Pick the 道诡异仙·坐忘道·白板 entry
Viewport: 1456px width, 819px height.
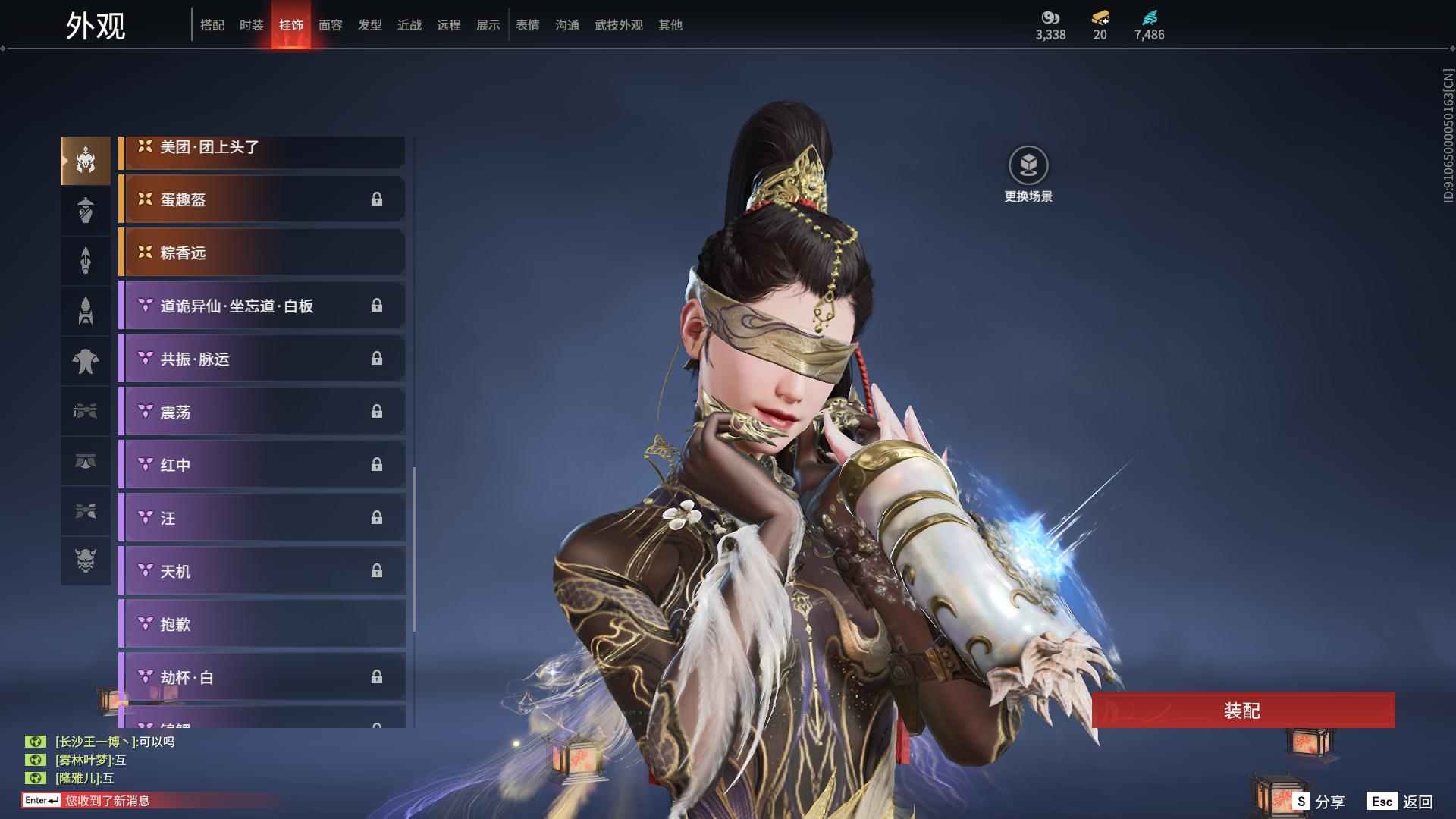[x=262, y=306]
